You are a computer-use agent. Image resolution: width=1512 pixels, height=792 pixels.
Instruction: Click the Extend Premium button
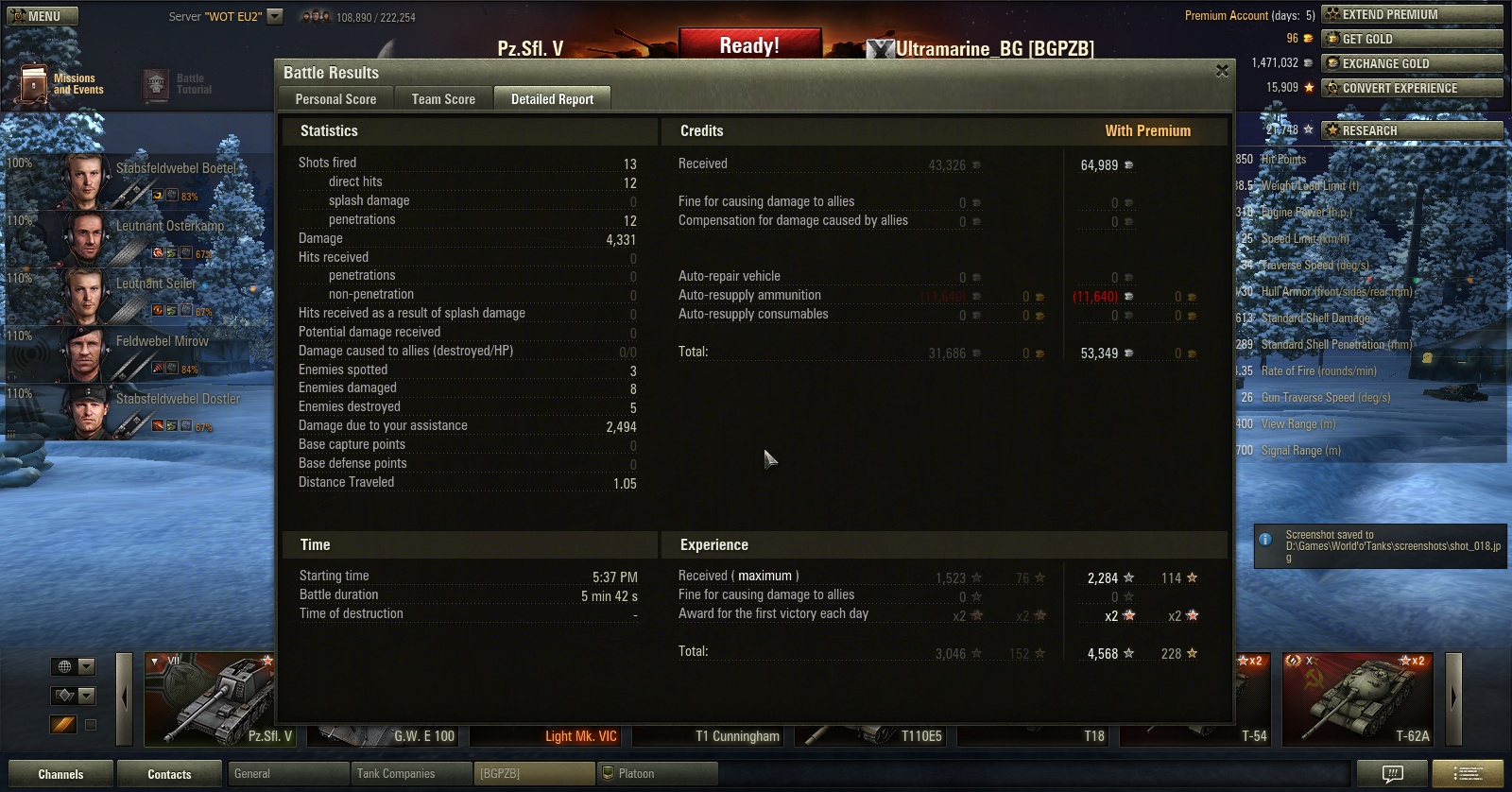point(1412,14)
